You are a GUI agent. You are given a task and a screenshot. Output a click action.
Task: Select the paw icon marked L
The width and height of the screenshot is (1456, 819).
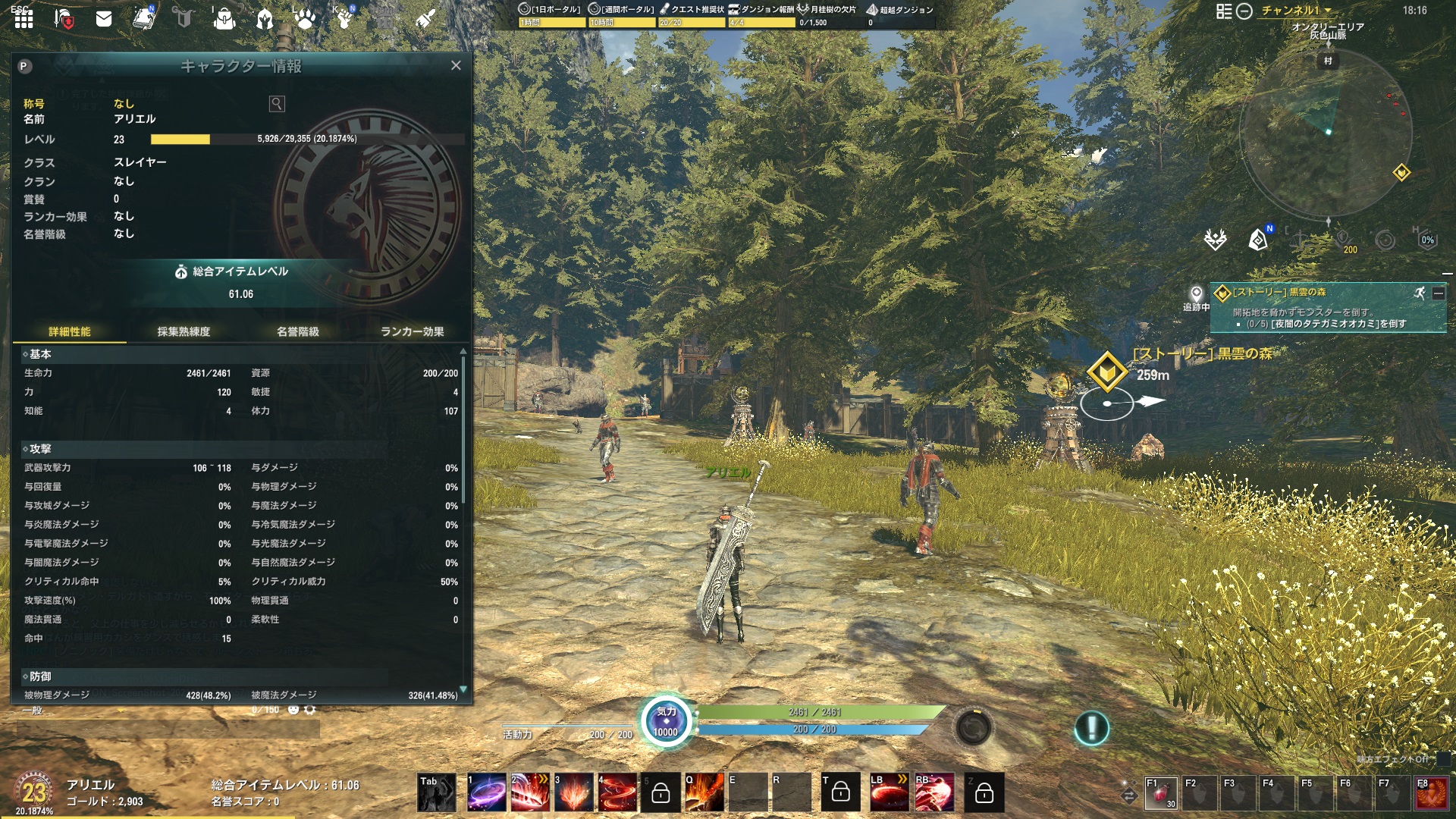306,19
